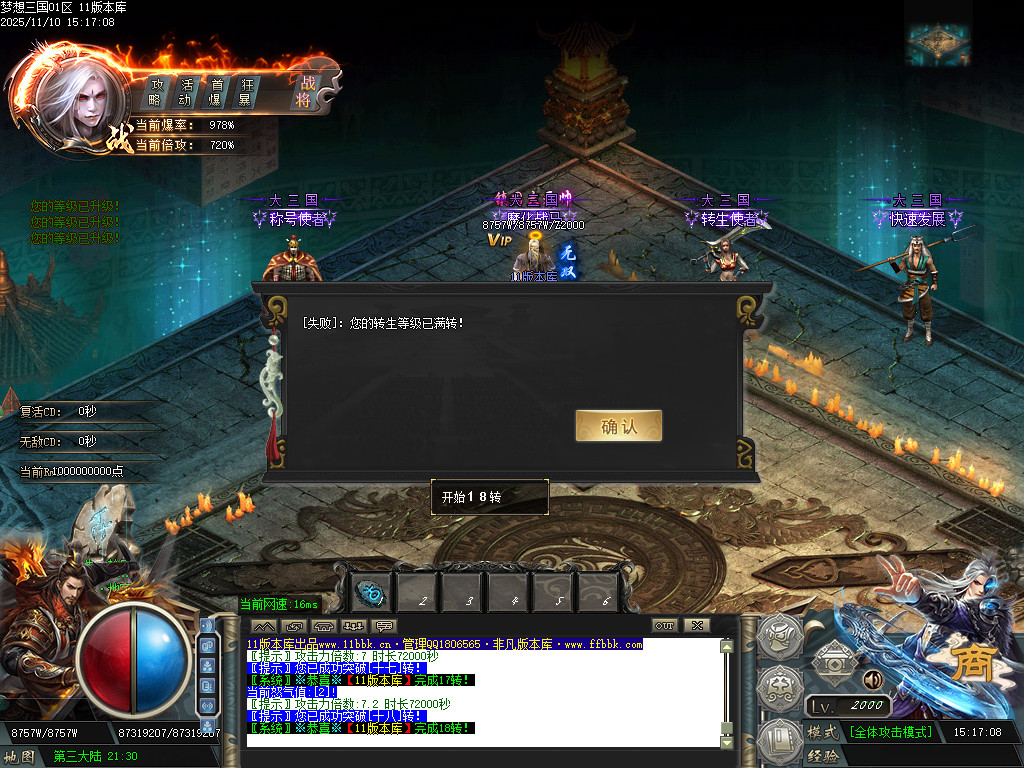Activate the 狂暴 berserk button
The image size is (1024, 768).
tap(245, 92)
